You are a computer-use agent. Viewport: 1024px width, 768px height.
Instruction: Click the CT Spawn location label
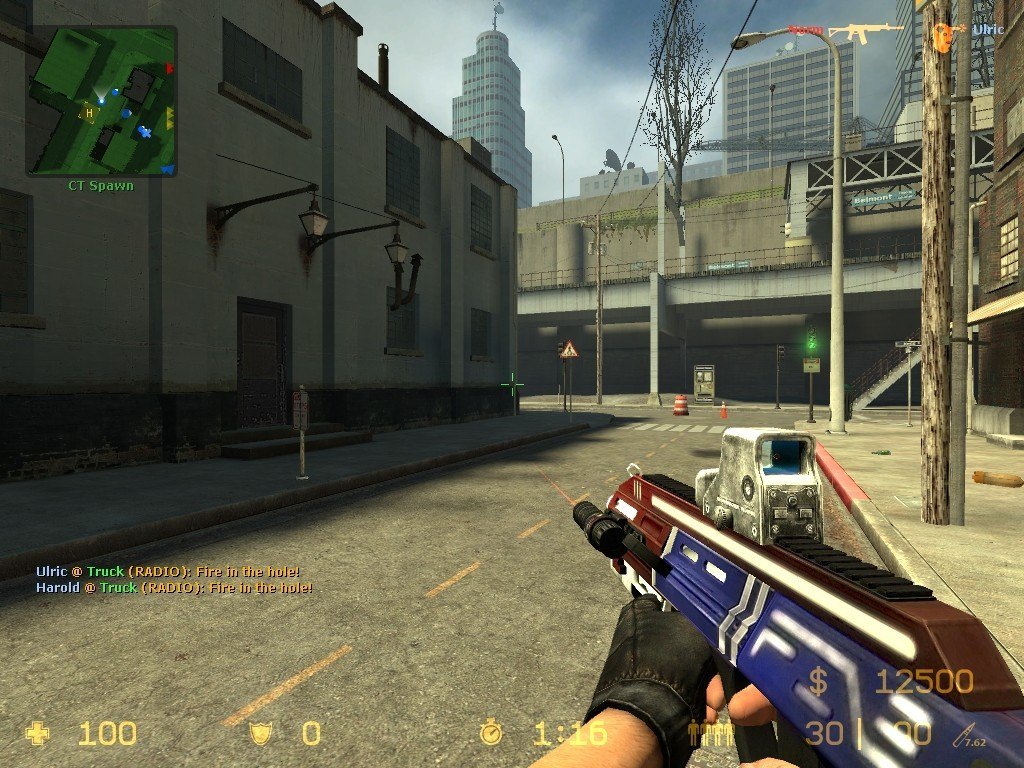[x=100, y=186]
